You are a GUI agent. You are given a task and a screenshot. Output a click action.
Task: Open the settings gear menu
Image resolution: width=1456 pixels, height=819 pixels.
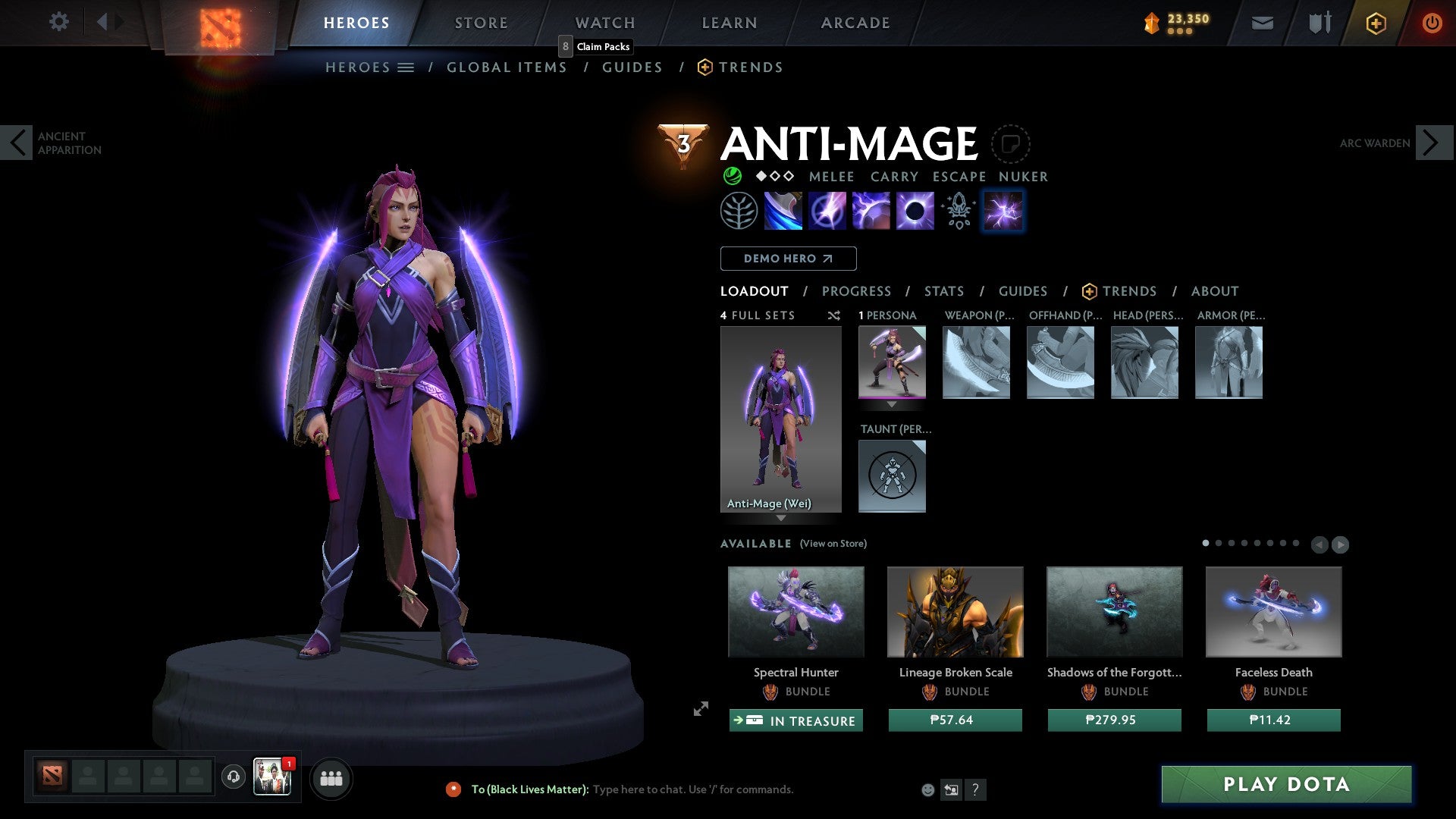click(x=58, y=22)
